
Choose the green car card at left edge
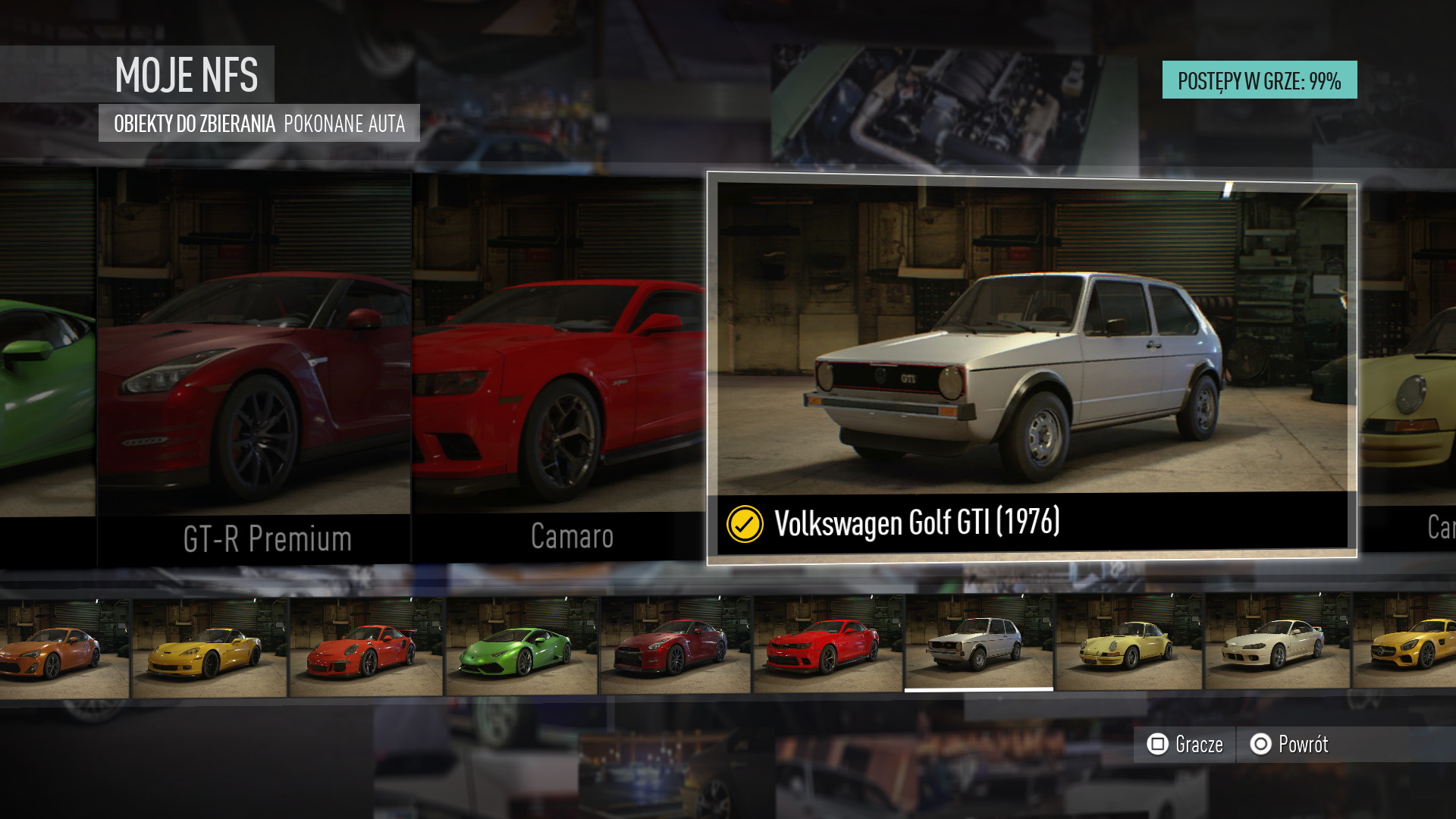(47, 364)
